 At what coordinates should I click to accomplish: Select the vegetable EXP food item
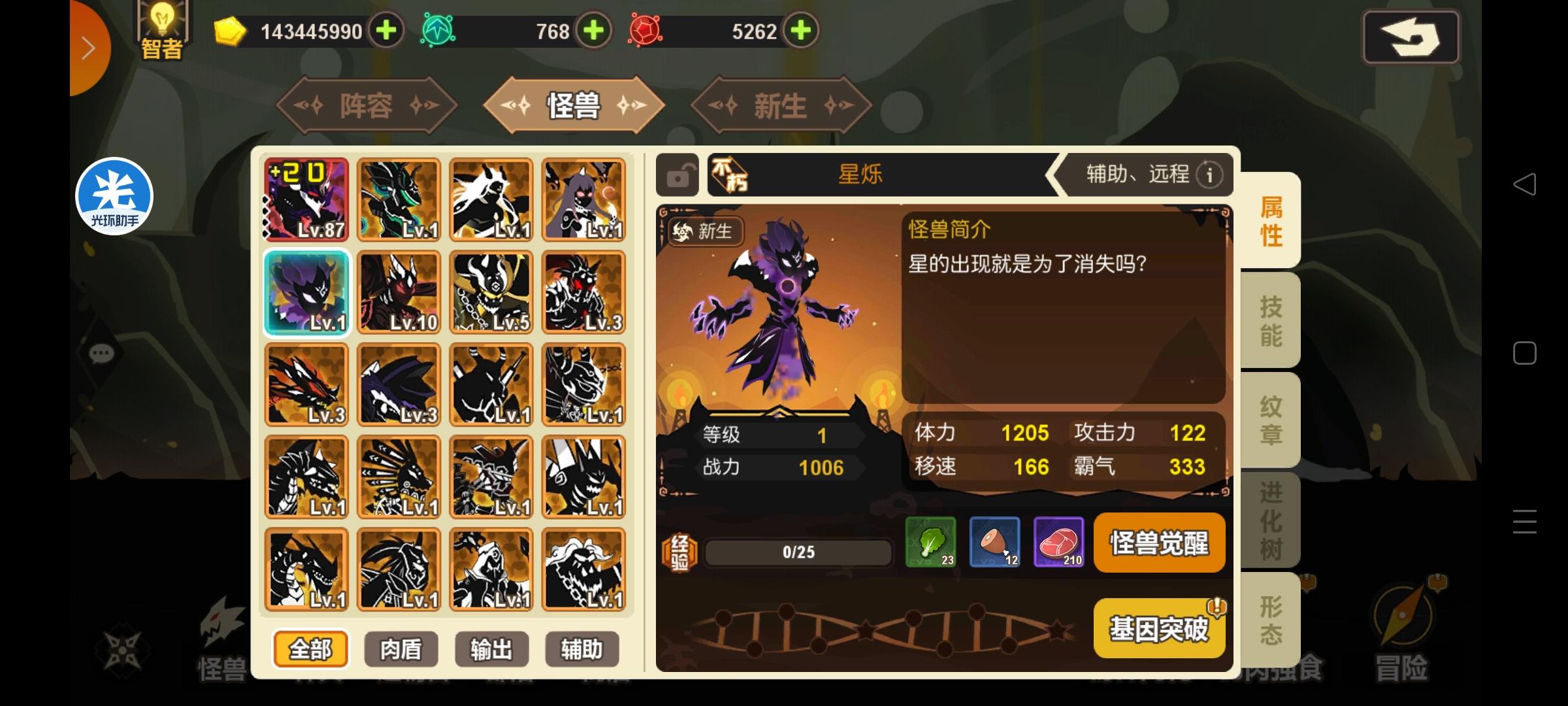930,543
